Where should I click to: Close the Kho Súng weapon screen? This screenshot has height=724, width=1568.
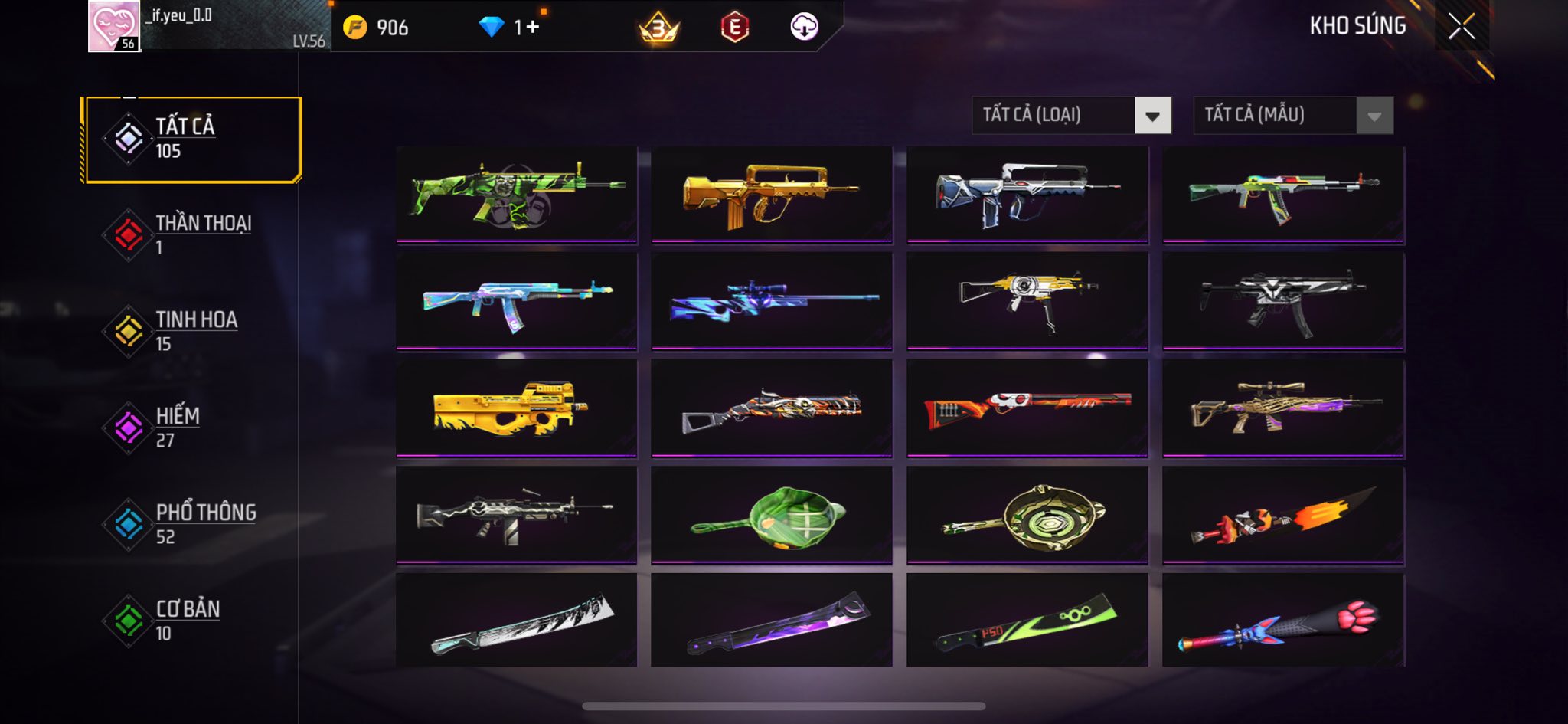click(x=1461, y=26)
